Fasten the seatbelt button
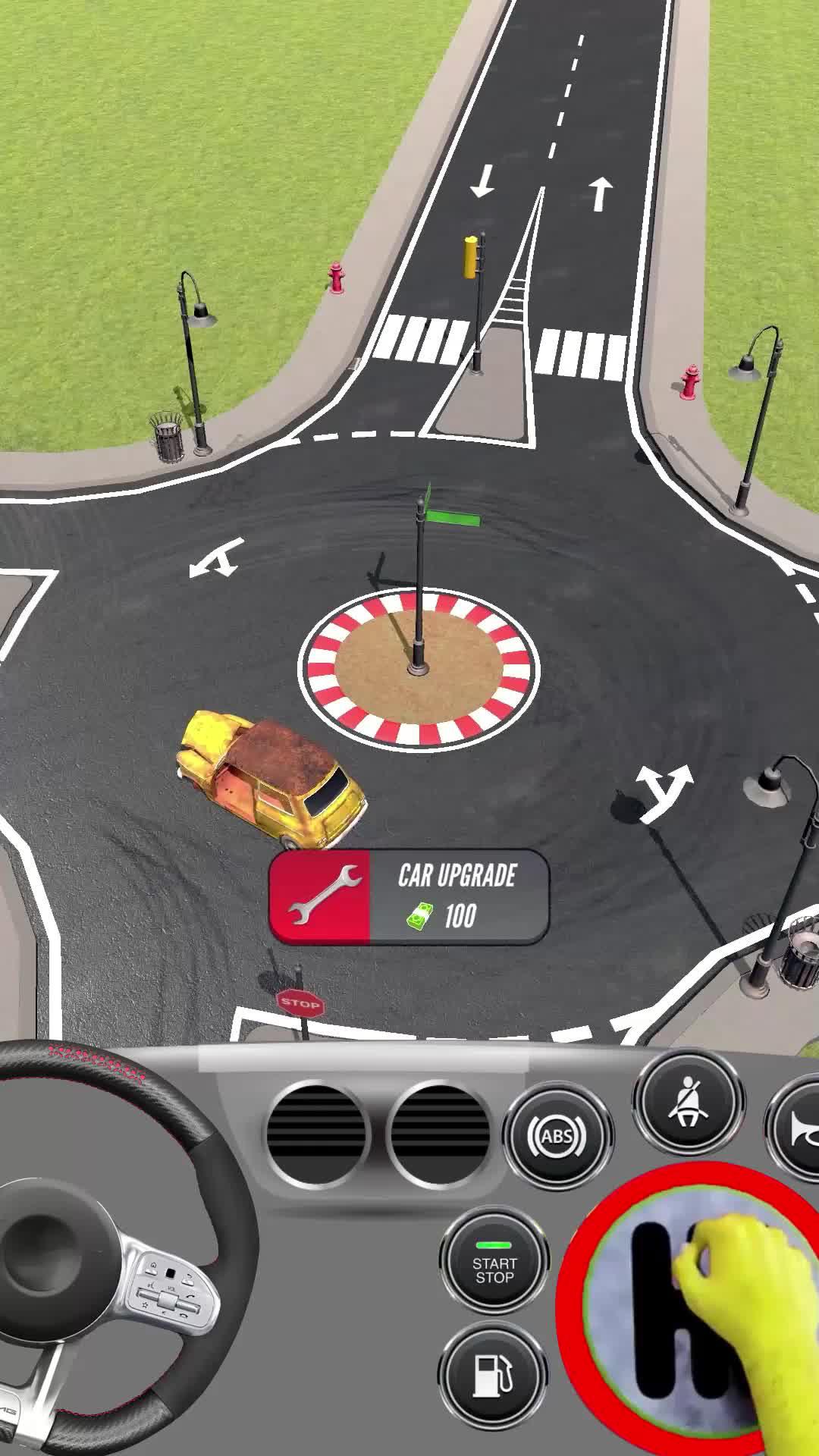 (x=689, y=1102)
